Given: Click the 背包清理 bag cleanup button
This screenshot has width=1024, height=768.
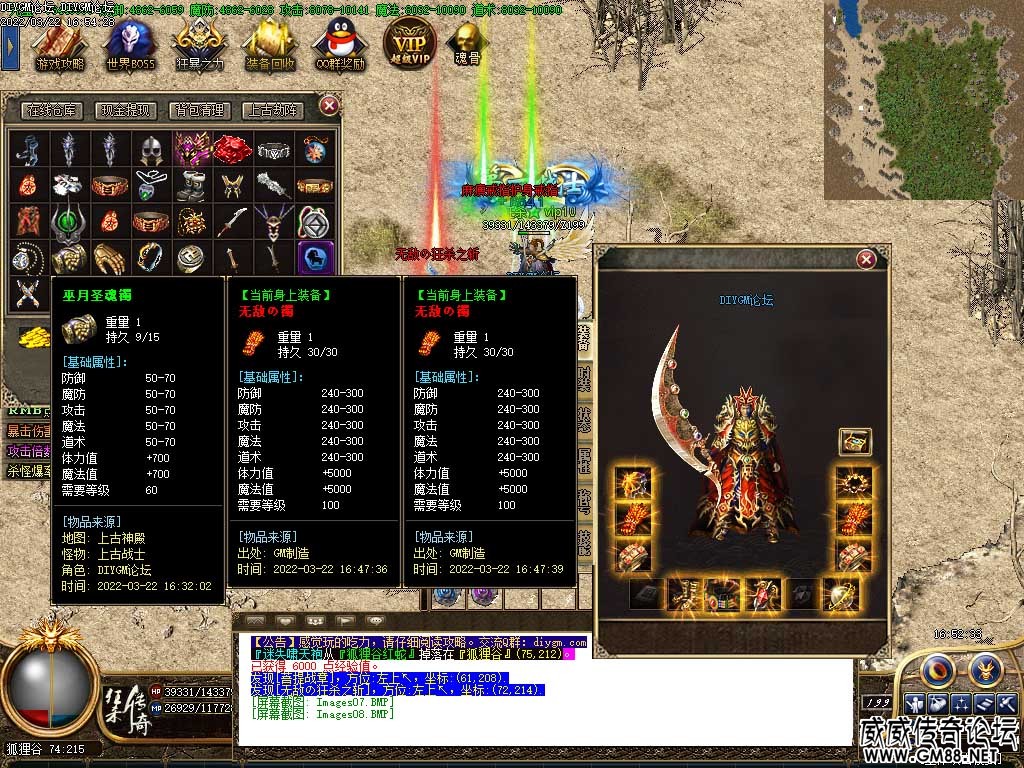Looking at the screenshot, I should 199,111.
